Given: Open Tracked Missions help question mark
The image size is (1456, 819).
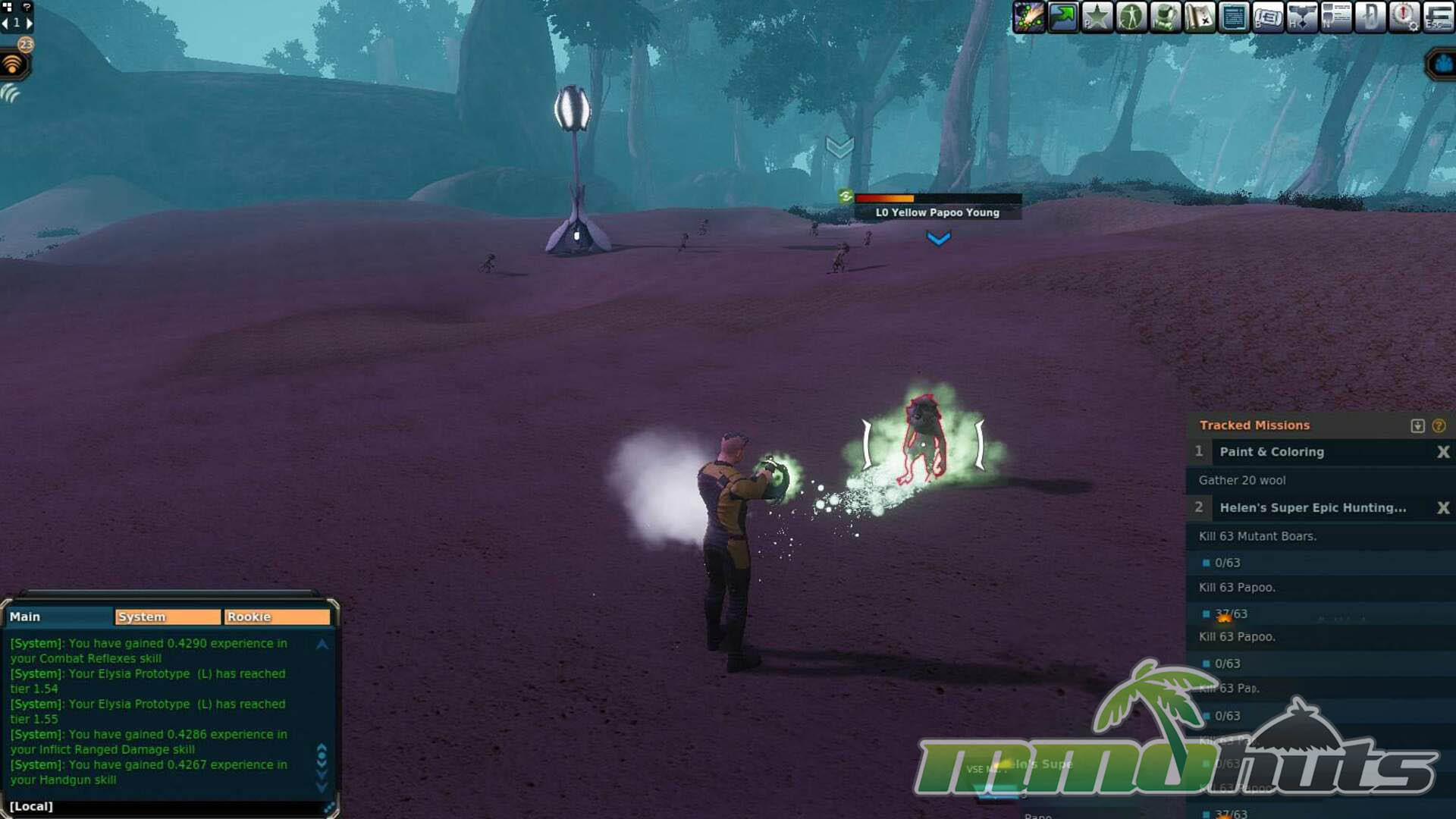Looking at the screenshot, I should pyautogui.click(x=1439, y=425).
